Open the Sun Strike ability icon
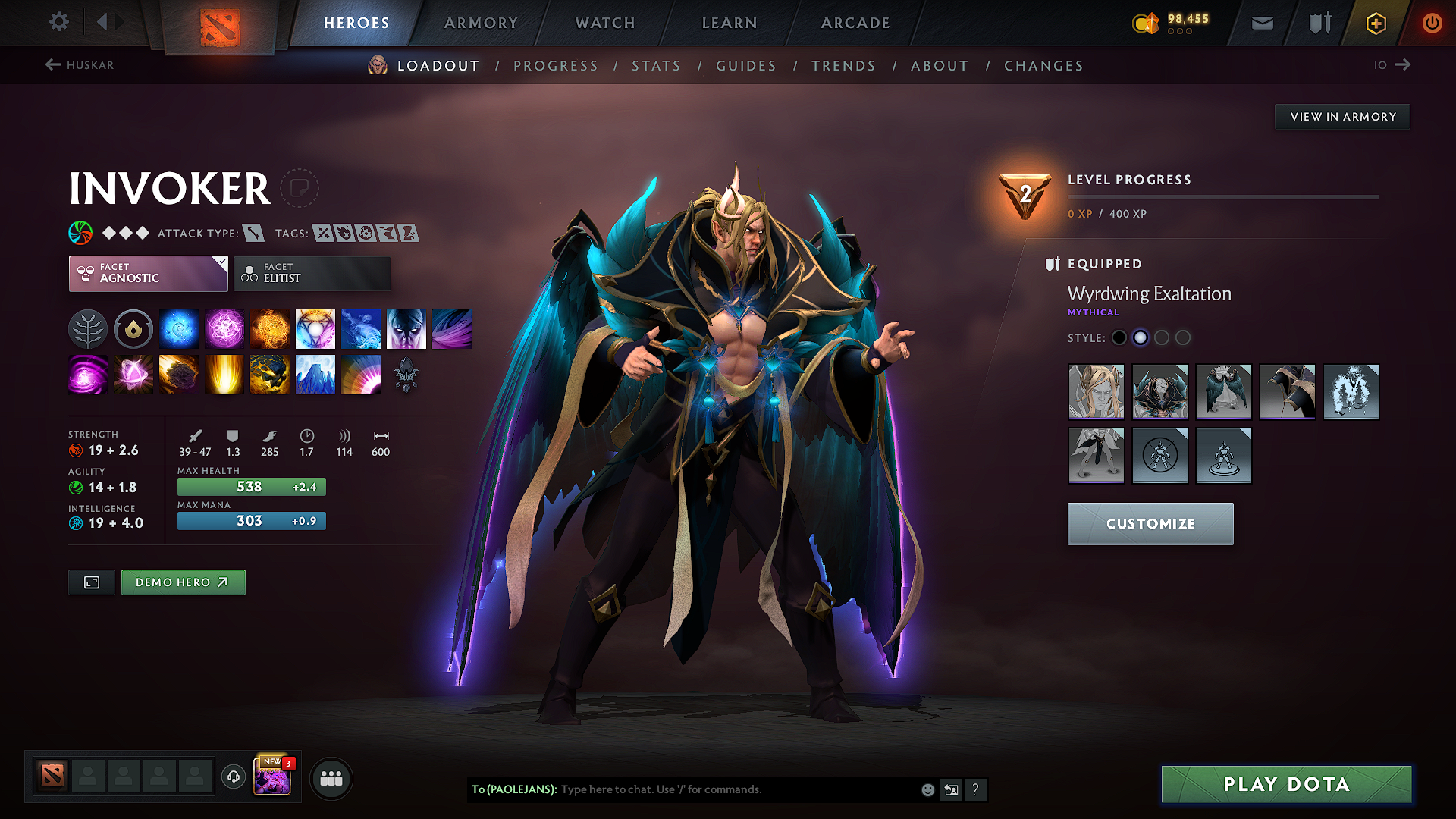This screenshot has width=1456, height=819. pyautogui.click(x=224, y=374)
